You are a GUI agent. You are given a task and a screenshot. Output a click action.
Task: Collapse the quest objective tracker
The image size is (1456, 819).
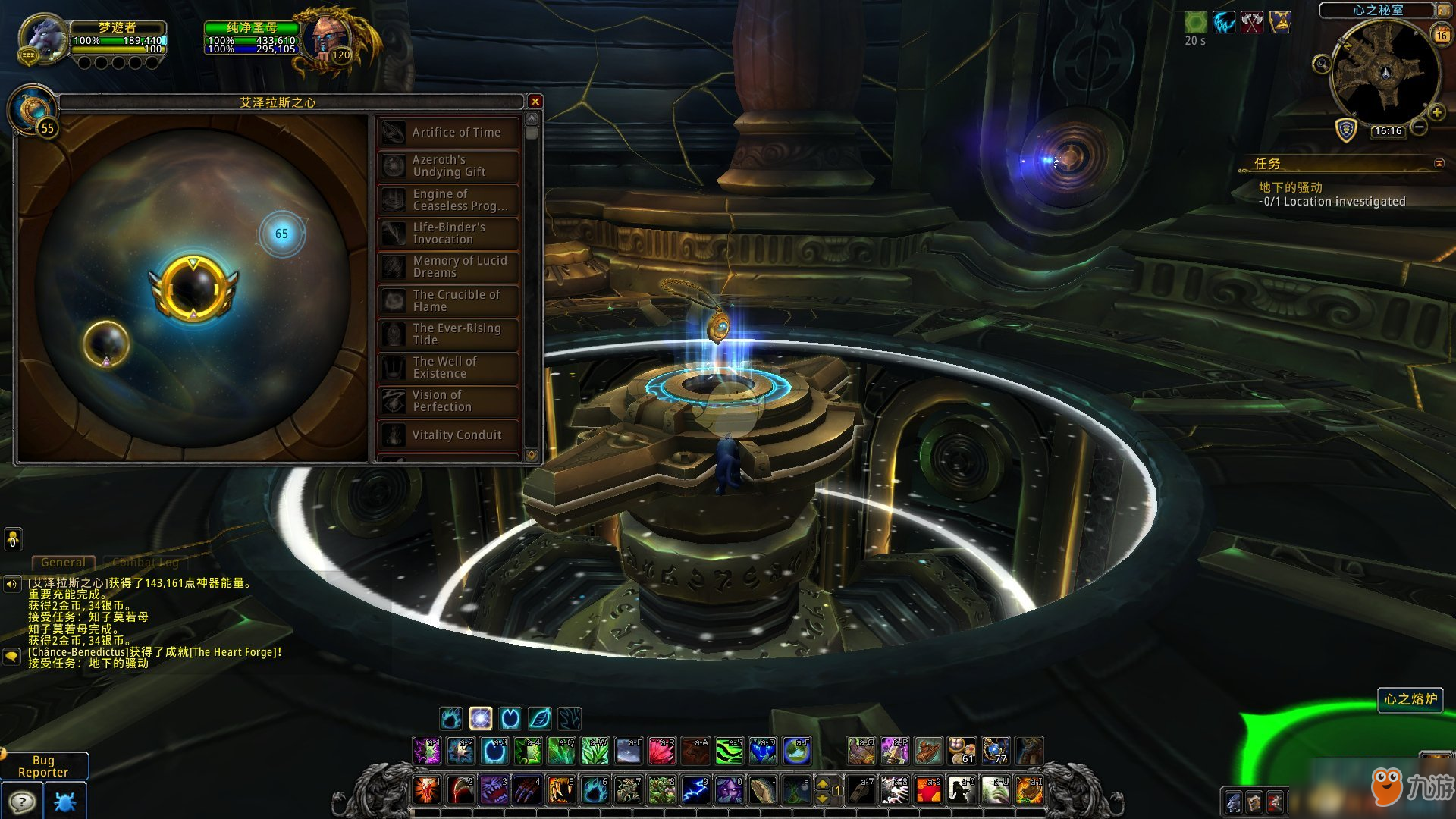coord(1439,163)
